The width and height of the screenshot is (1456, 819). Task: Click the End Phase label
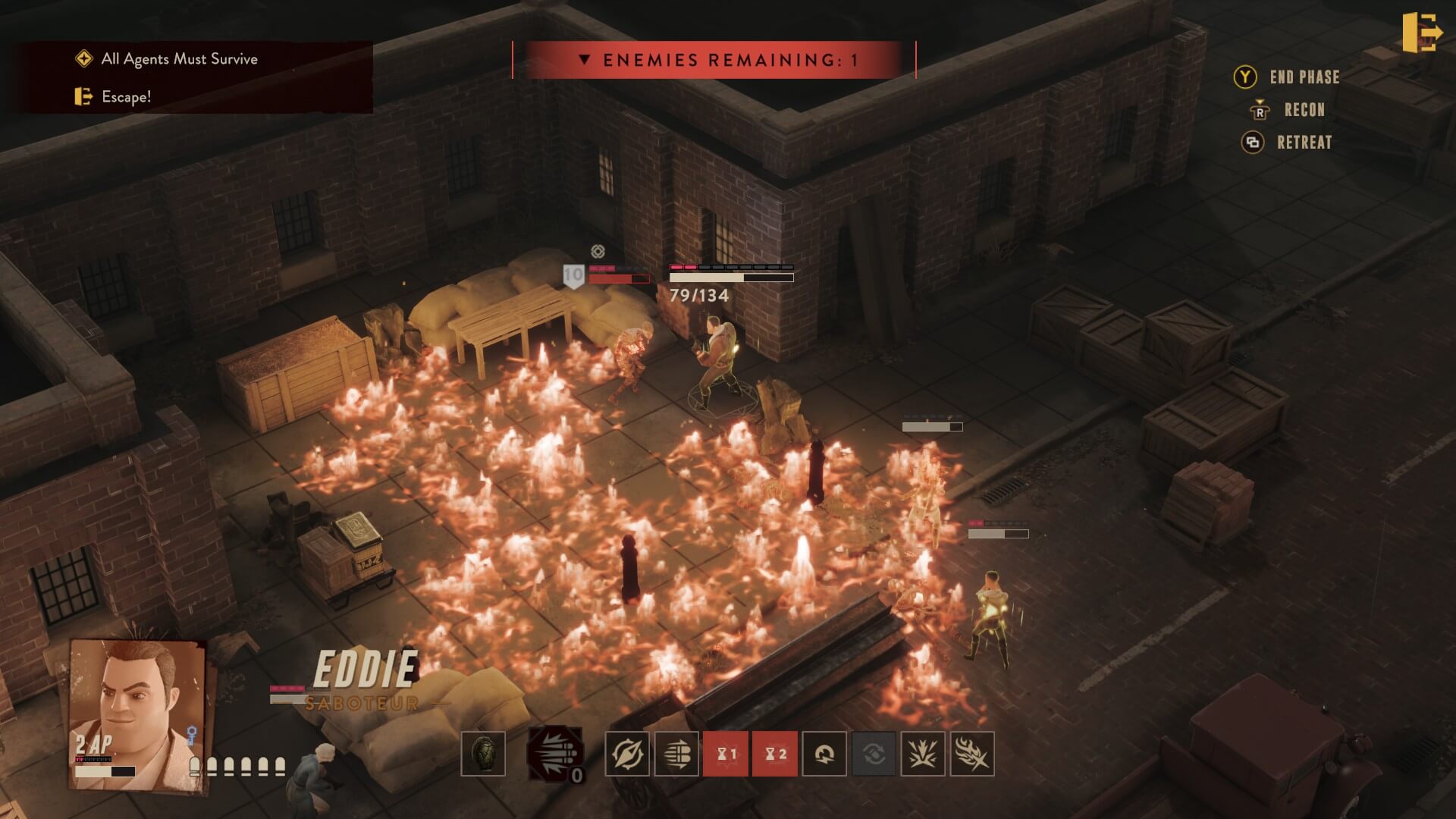tap(1304, 77)
